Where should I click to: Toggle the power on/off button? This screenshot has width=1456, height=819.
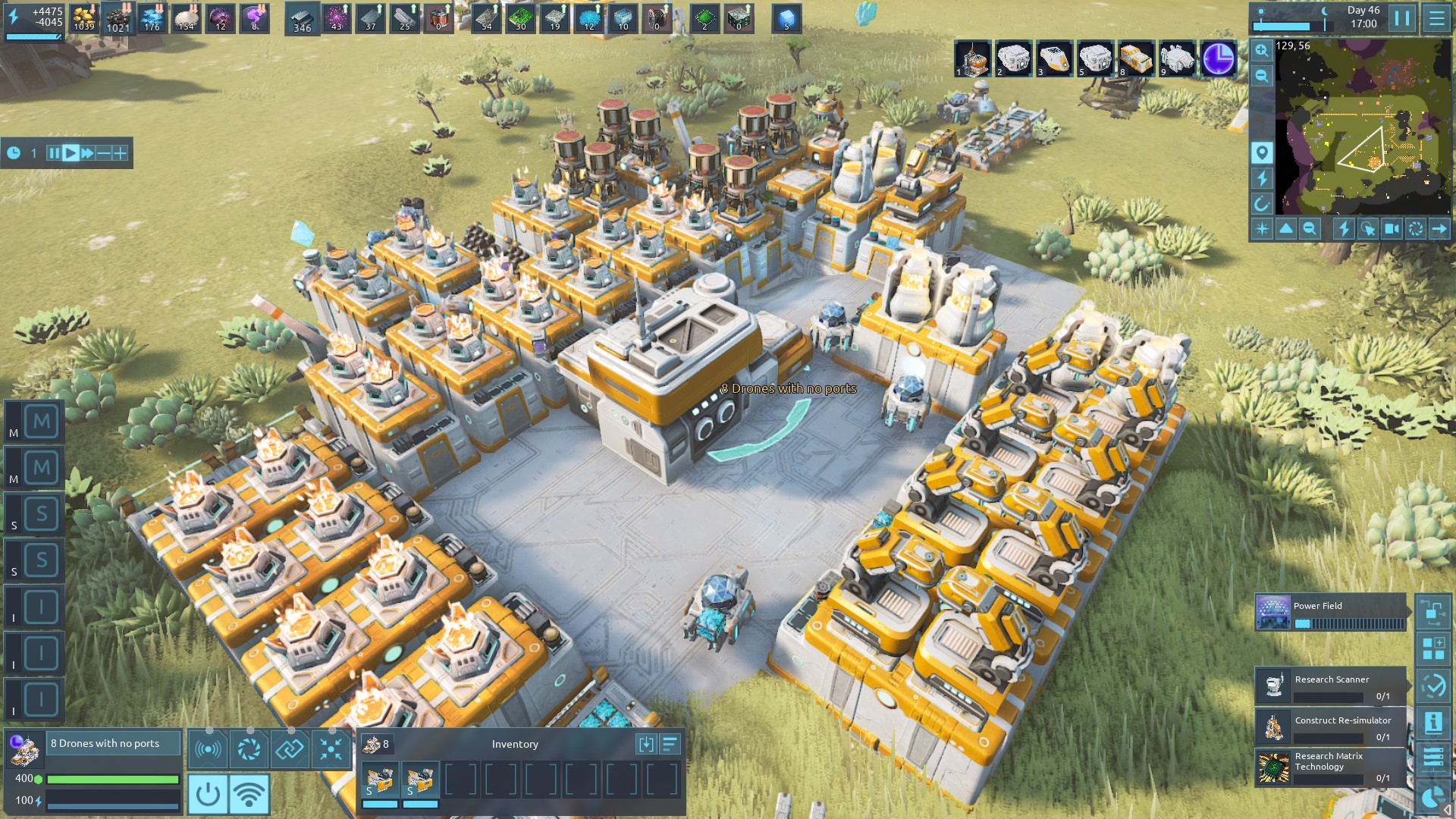pyautogui.click(x=207, y=794)
